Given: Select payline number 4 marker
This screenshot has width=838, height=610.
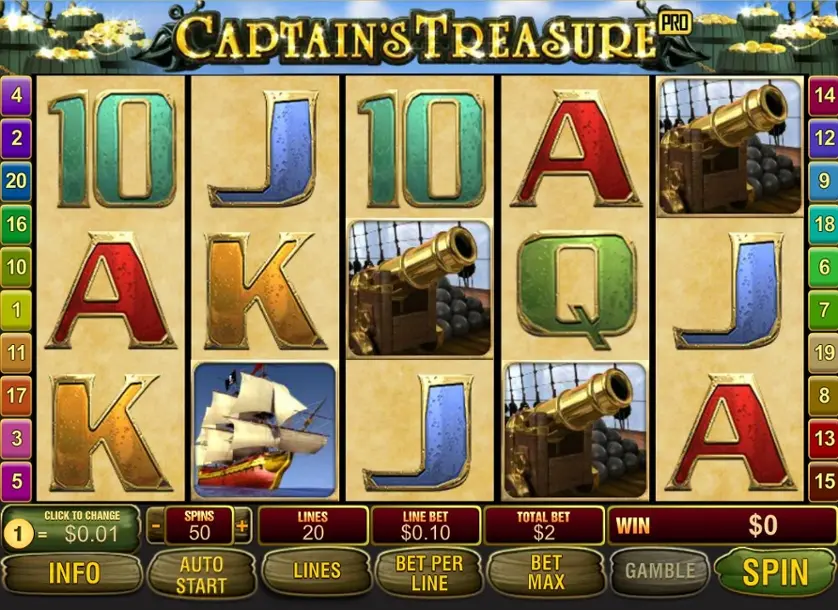Looking at the screenshot, I should [x=18, y=97].
